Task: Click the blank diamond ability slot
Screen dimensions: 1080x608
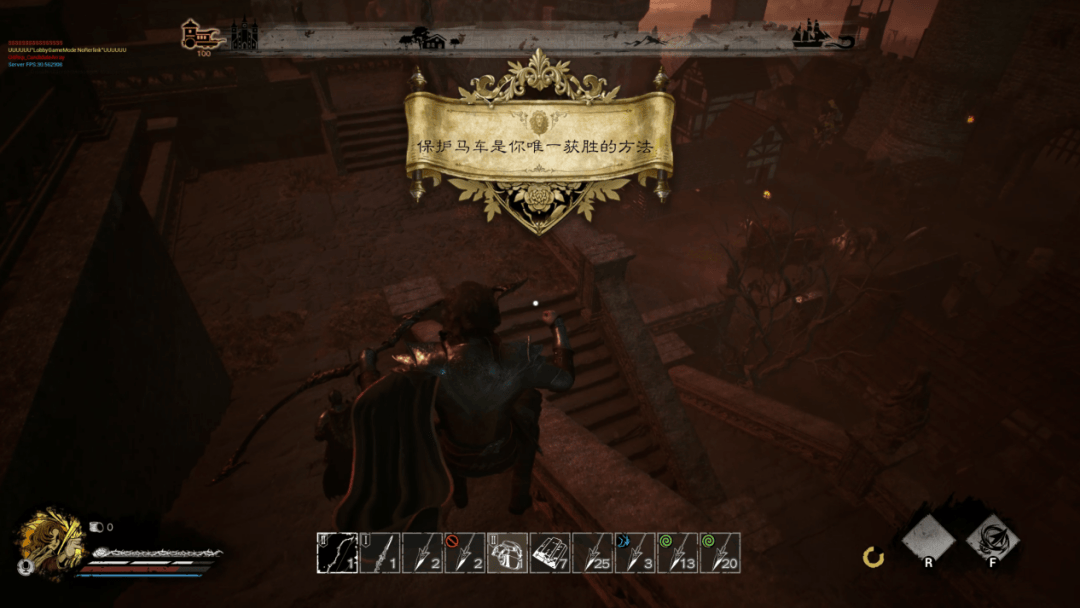Action: click(x=928, y=541)
